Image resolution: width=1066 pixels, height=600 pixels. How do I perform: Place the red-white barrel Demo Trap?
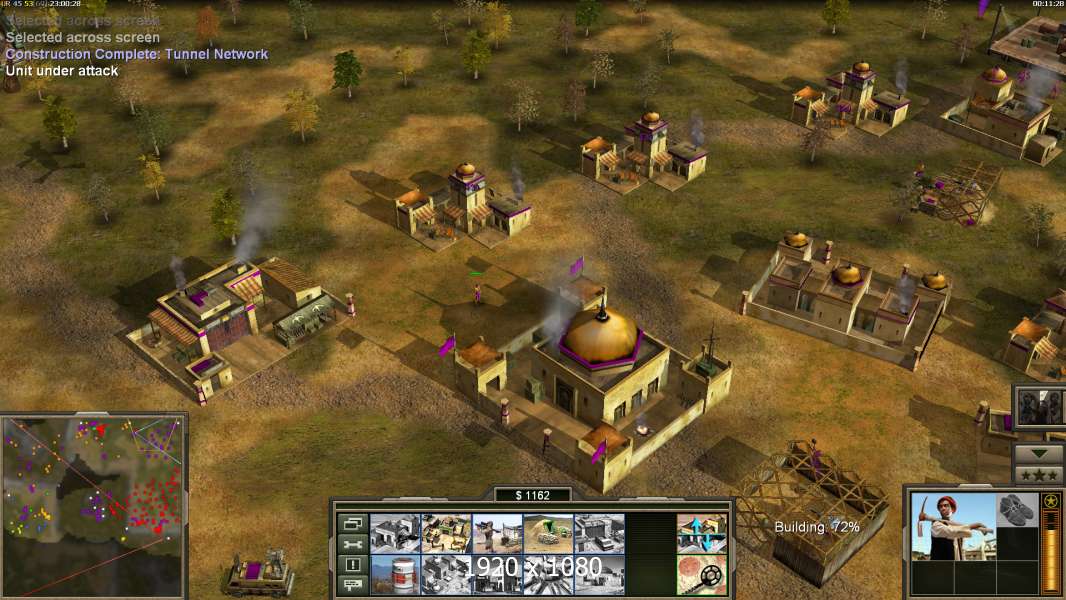[x=395, y=575]
